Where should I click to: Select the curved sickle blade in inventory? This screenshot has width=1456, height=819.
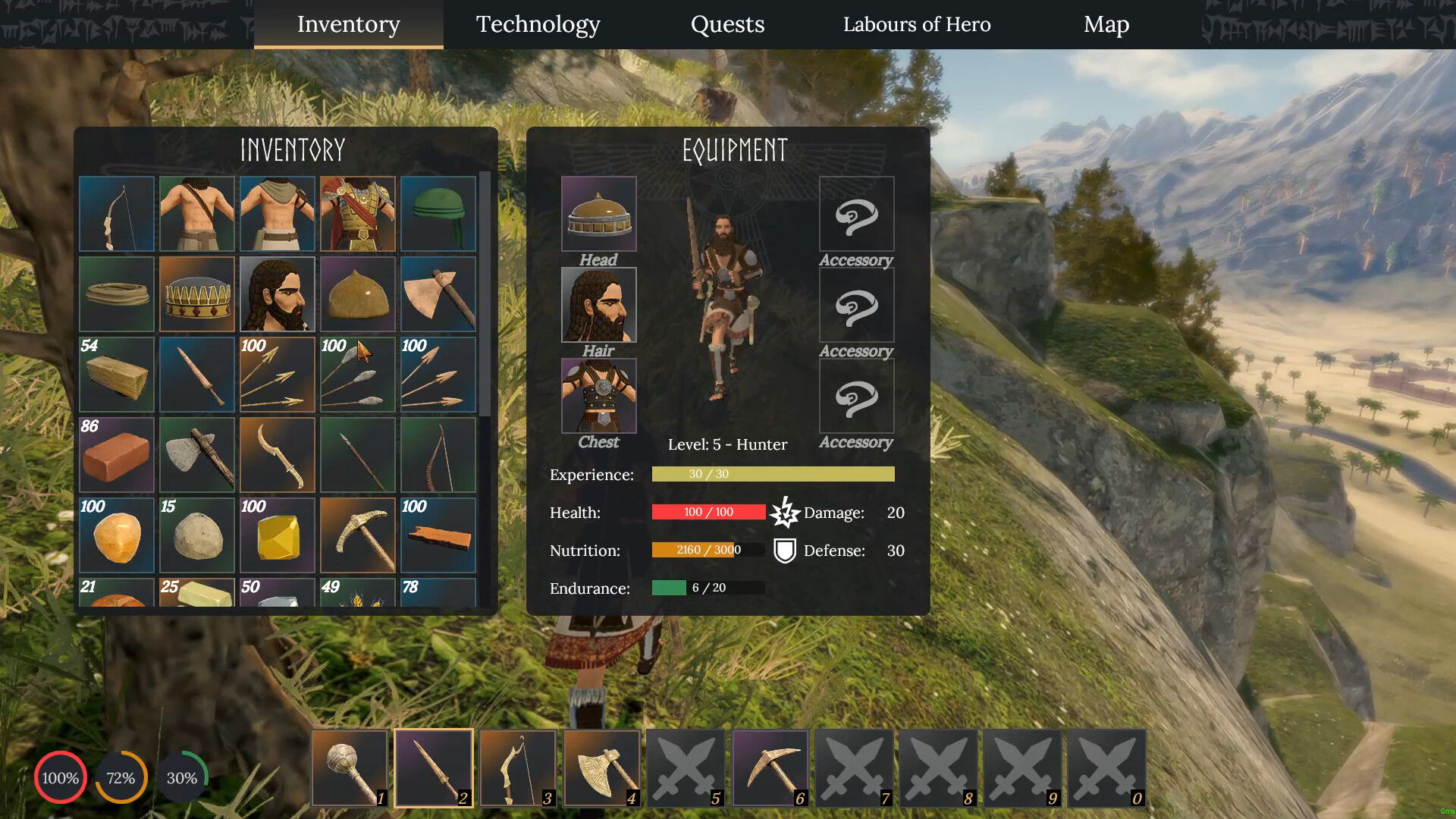[277, 455]
